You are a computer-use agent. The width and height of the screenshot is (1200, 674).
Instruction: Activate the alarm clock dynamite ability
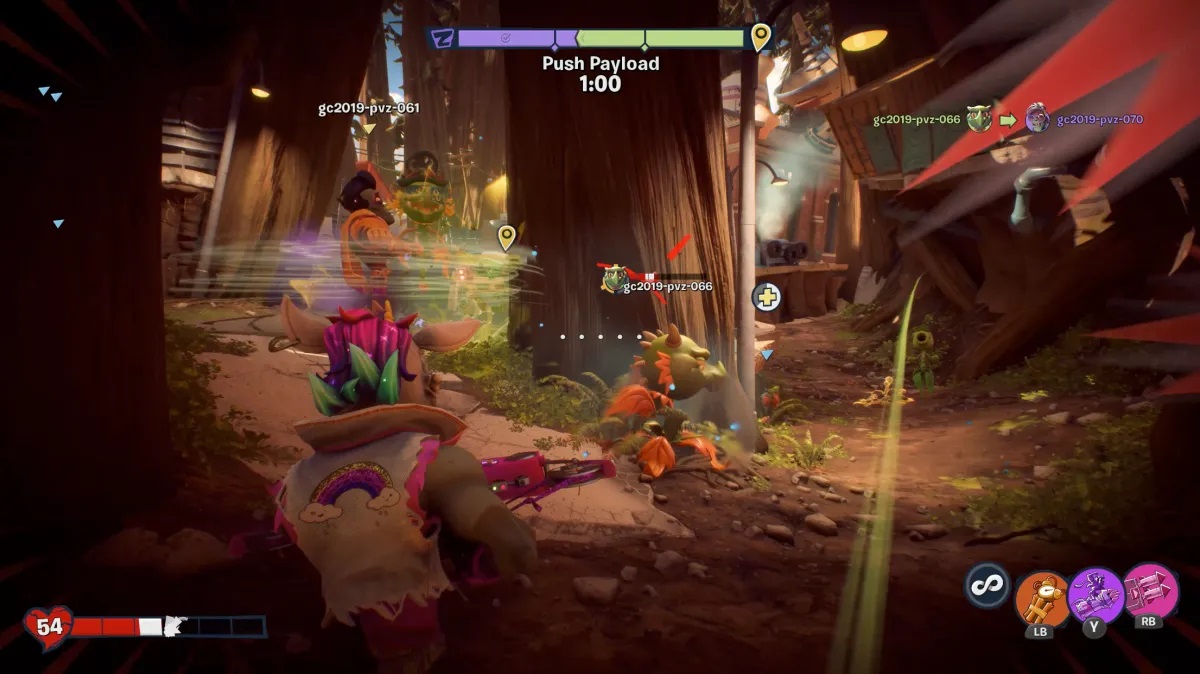1043,598
